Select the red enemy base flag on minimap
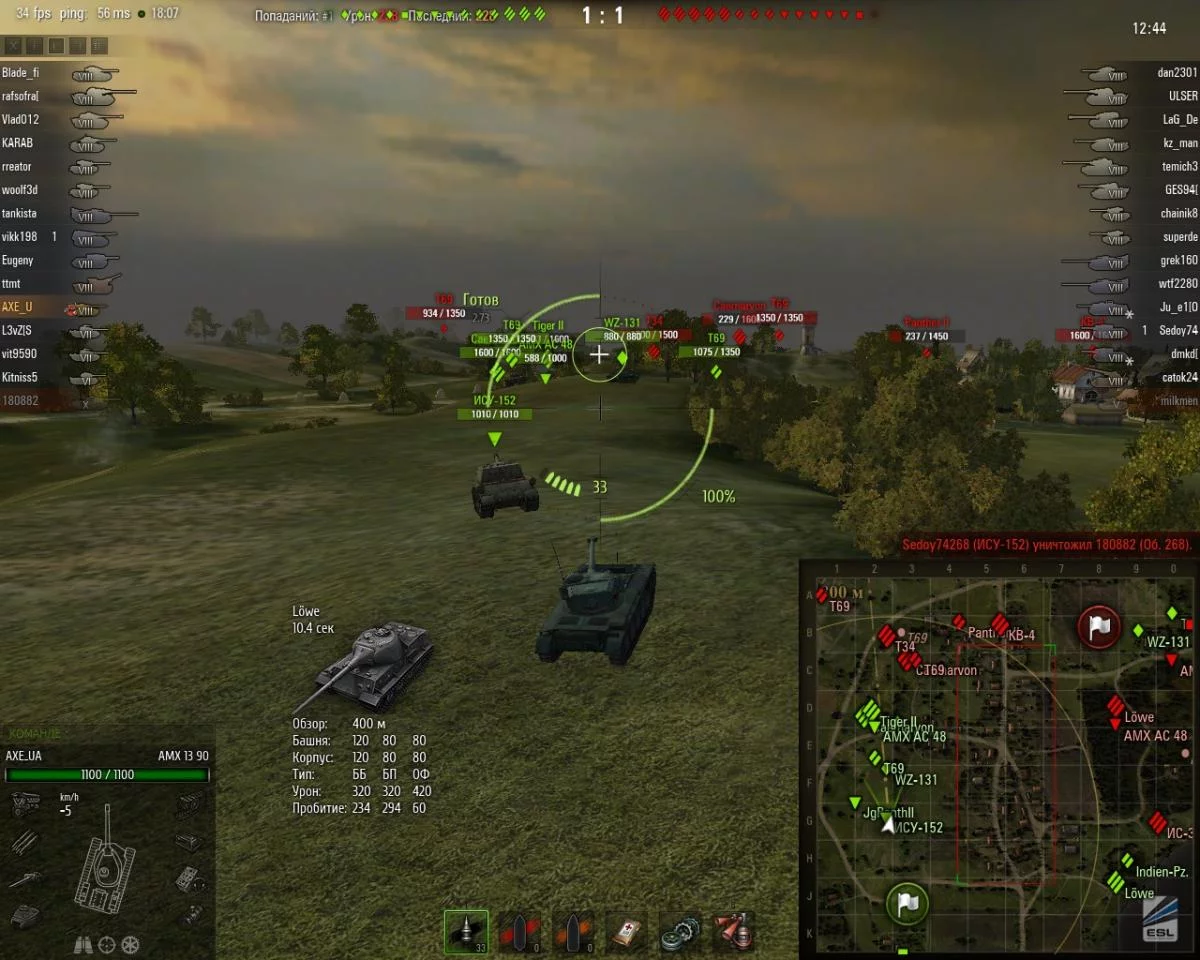The width and height of the screenshot is (1200, 960). pos(1098,627)
